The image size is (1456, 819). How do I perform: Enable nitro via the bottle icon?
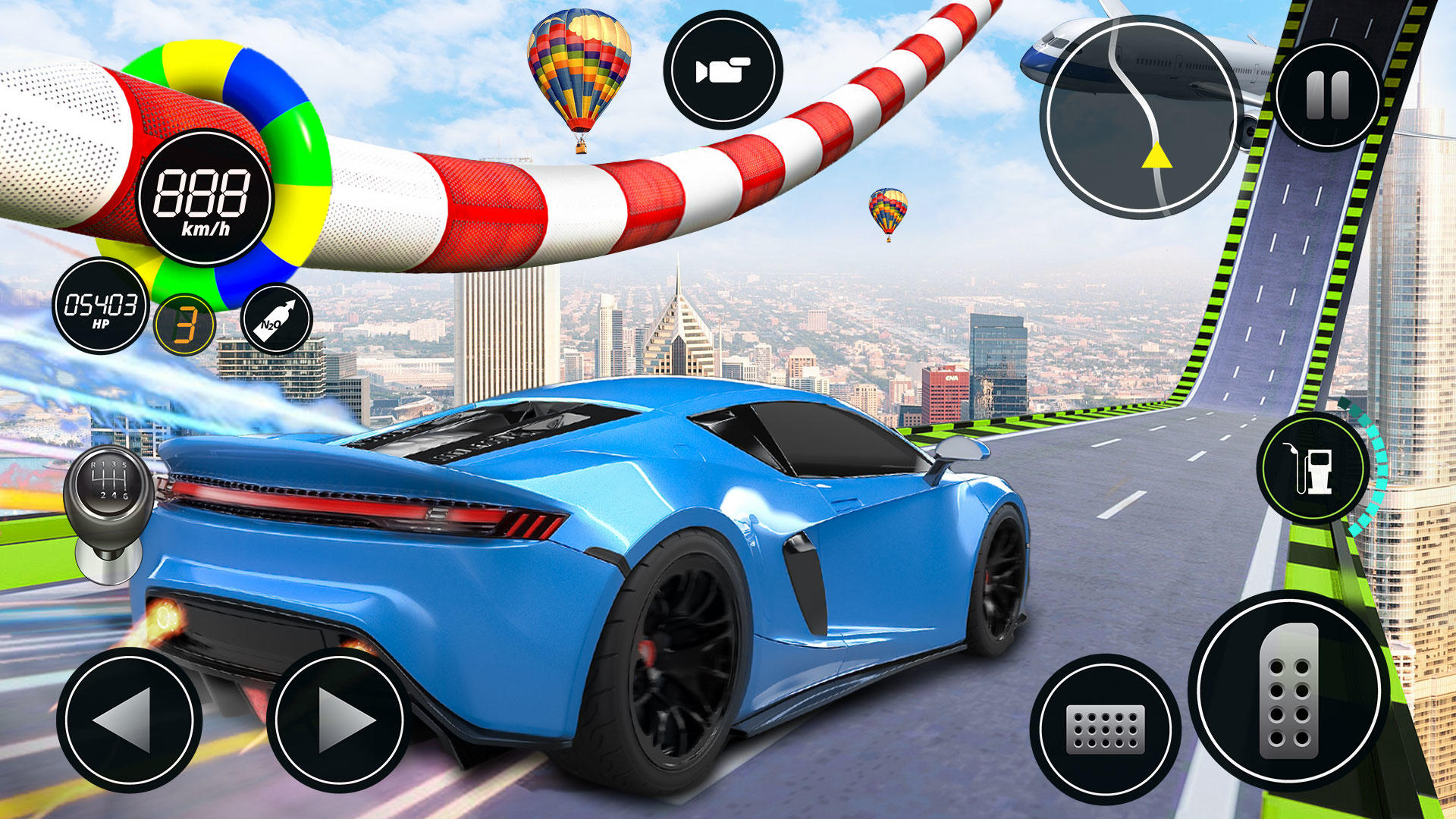(x=273, y=322)
